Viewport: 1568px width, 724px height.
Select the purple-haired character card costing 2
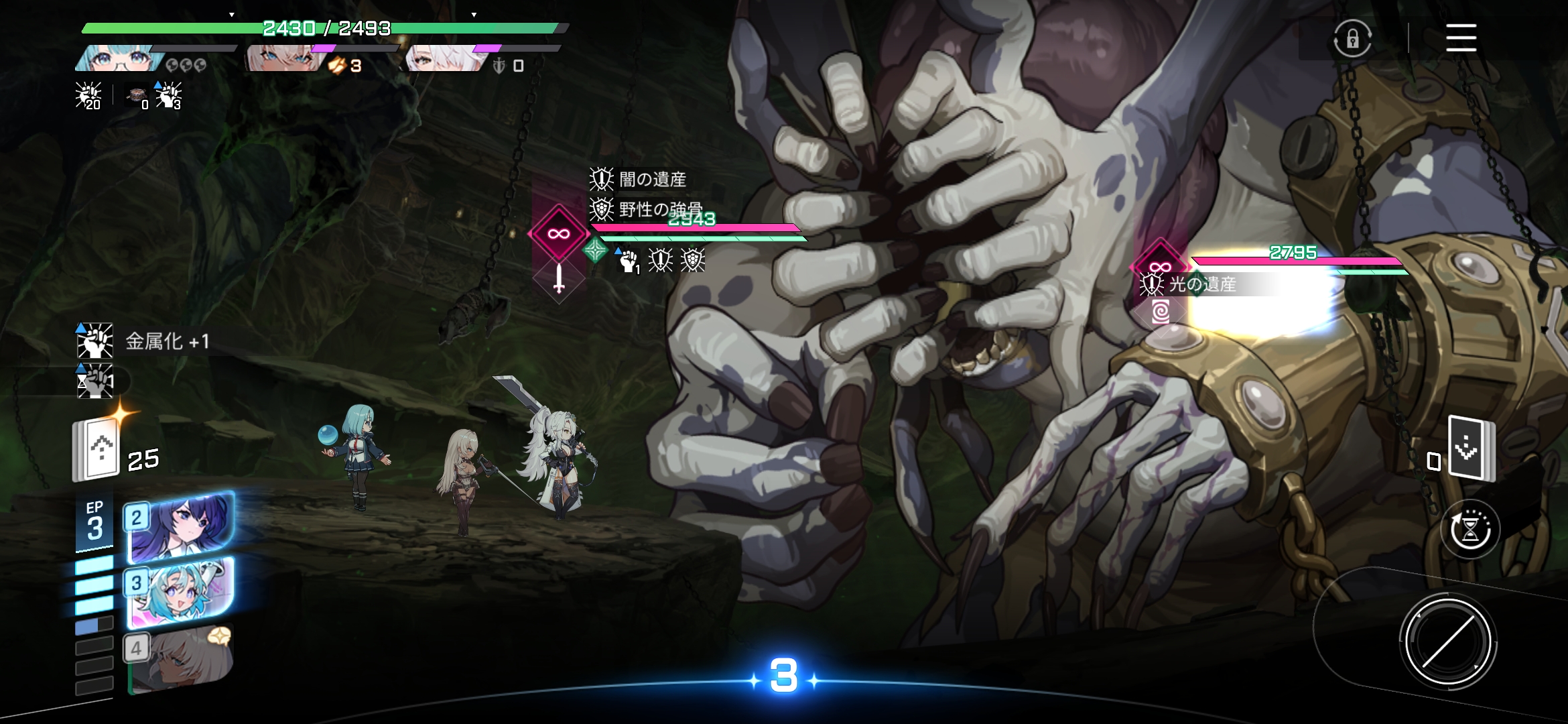pyautogui.click(x=181, y=527)
